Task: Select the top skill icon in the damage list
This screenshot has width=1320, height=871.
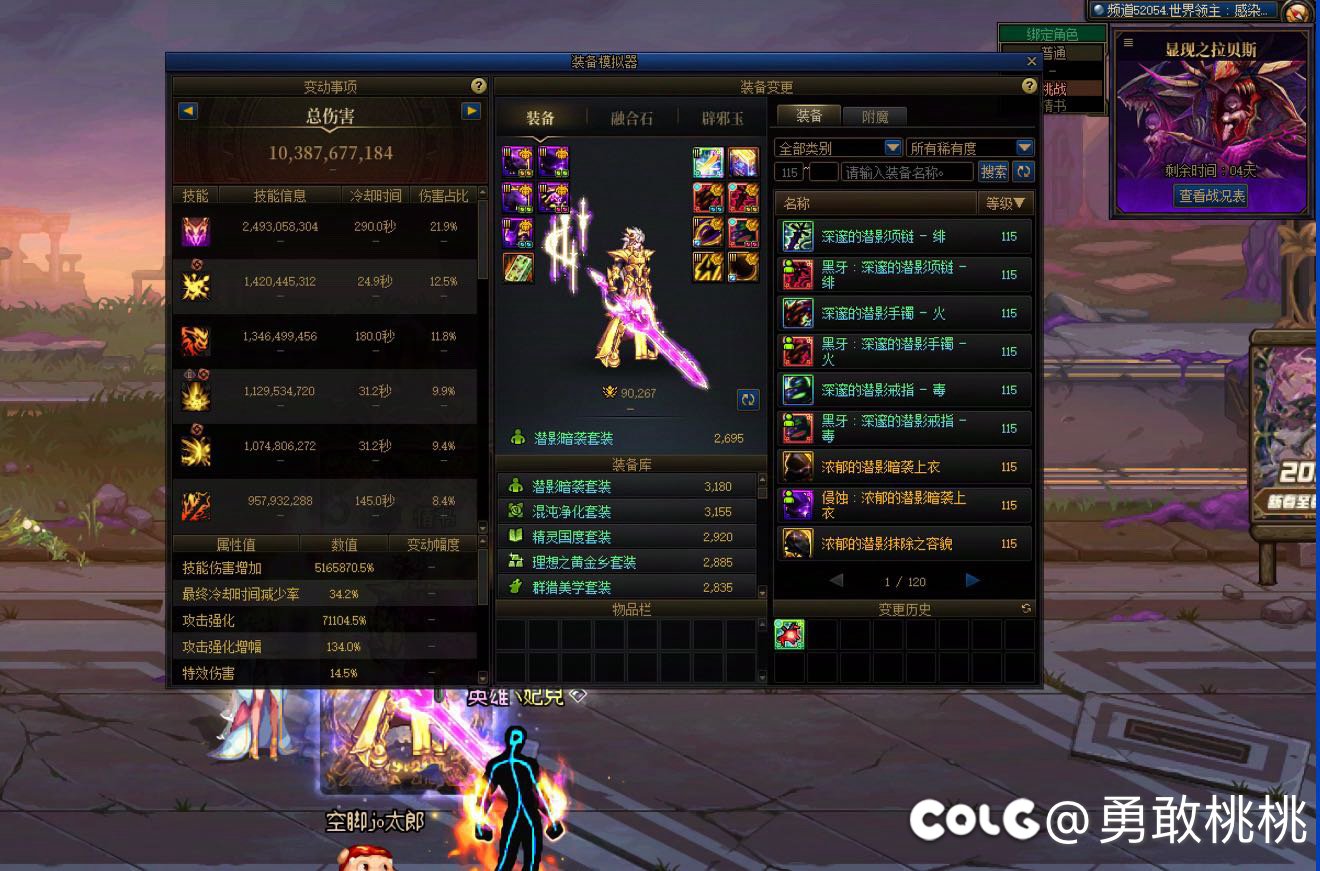Action: coord(196,231)
